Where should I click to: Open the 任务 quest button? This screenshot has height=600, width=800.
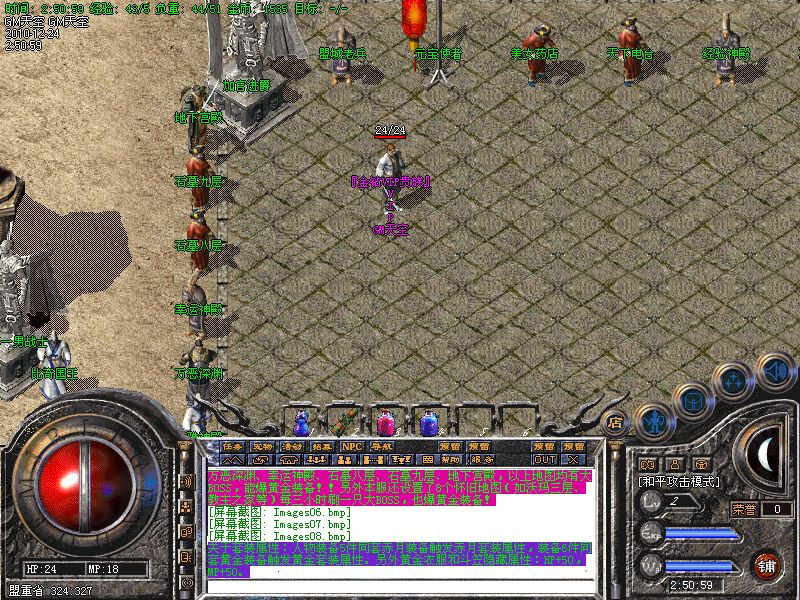point(233,446)
